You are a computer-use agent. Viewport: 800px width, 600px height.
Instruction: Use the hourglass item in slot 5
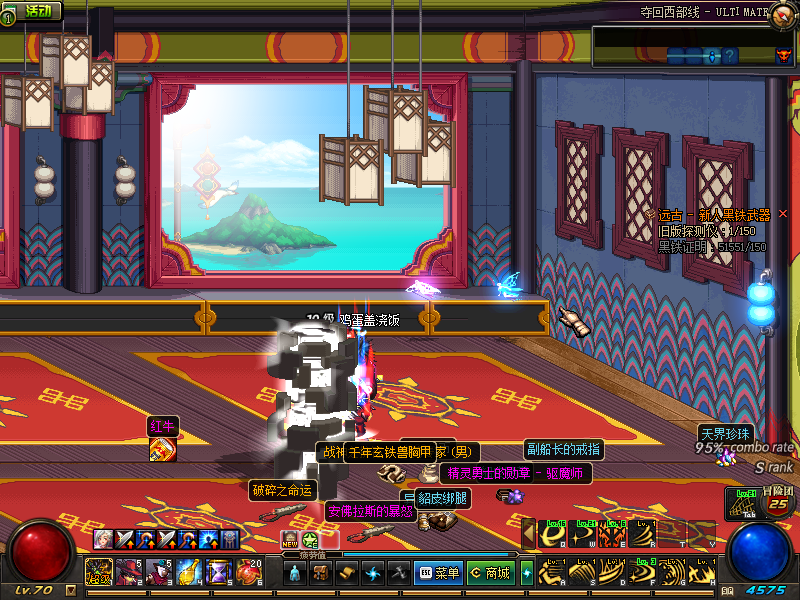(x=219, y=572)
